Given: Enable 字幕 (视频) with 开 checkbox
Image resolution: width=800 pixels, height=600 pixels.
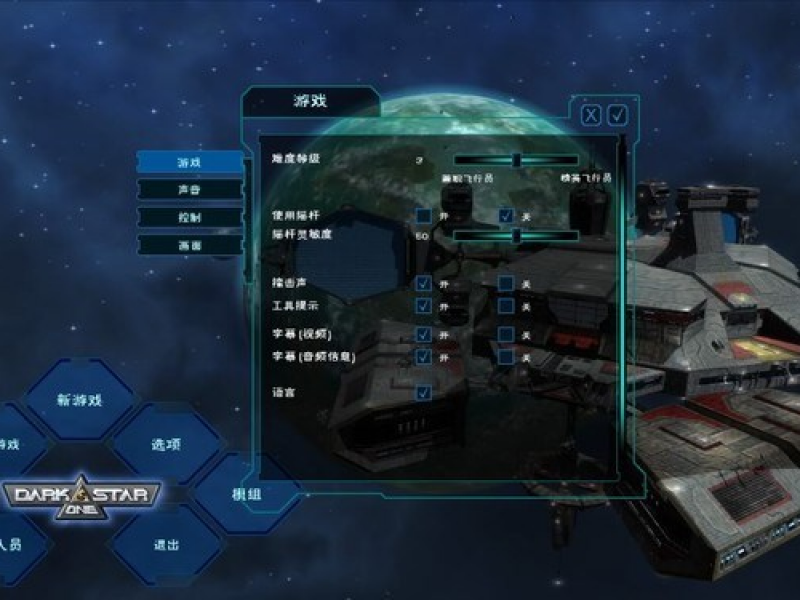Looking at the screenshot, I should click(x=424, y=335).
